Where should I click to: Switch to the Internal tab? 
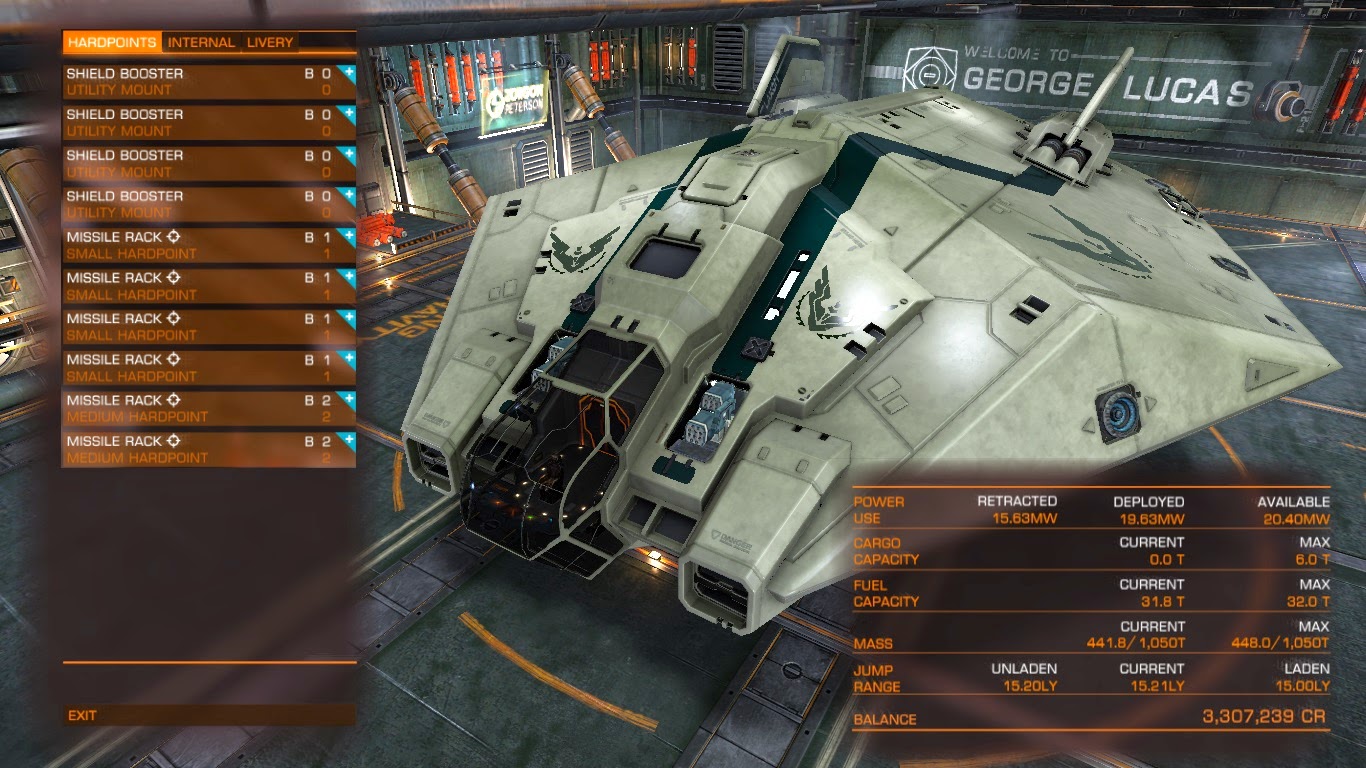[201, 42]
